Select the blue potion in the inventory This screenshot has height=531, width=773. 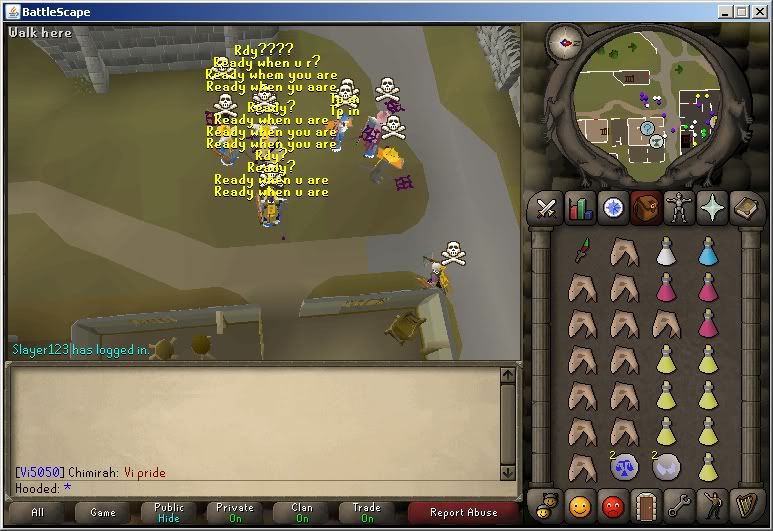pyautogui.click(x=709, y=251)
